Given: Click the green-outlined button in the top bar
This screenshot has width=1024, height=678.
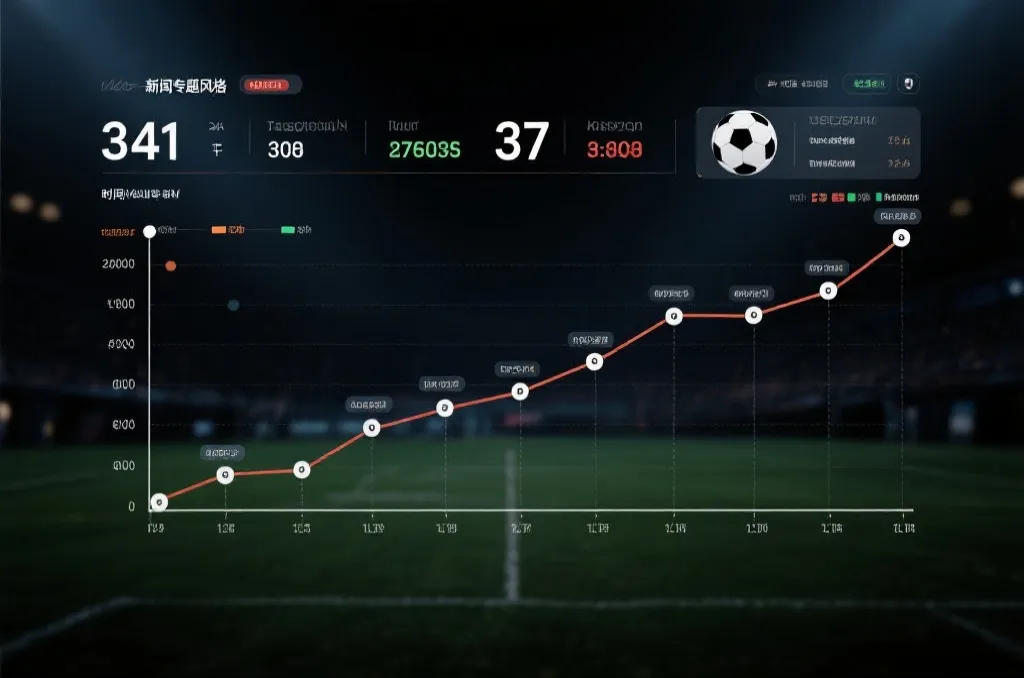Looking at the screenshot, I should pos(866,84).
